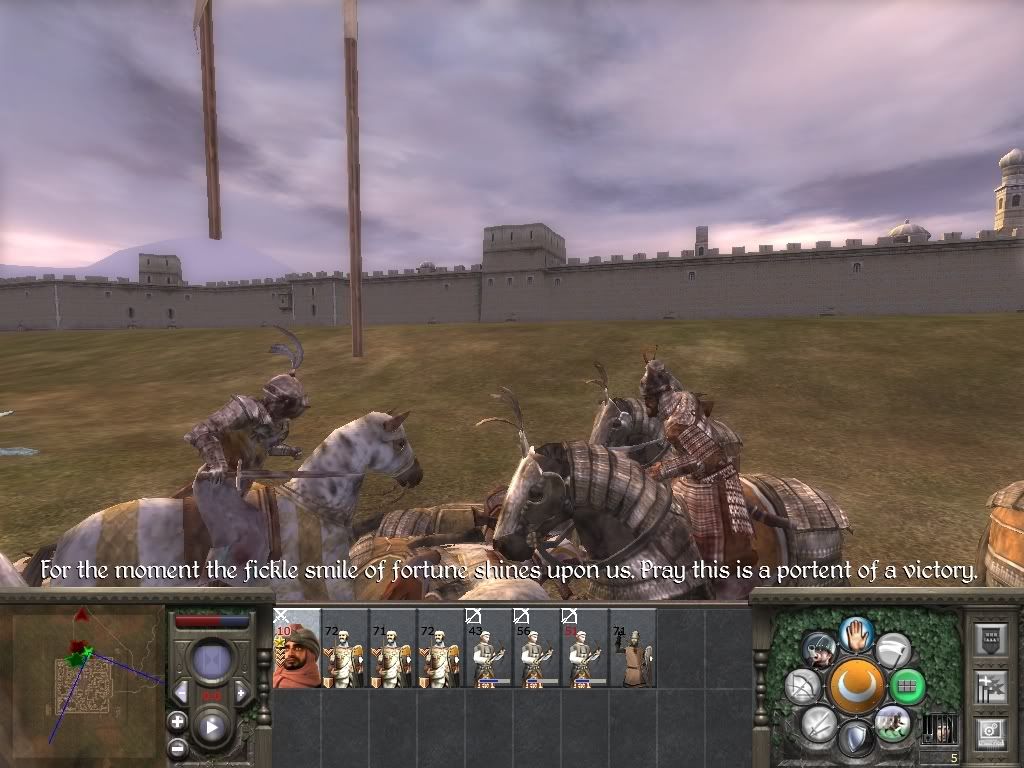Toggle guard mode with the shield icon
This screenshot has width=1024, height=768.
pos(855,740)
